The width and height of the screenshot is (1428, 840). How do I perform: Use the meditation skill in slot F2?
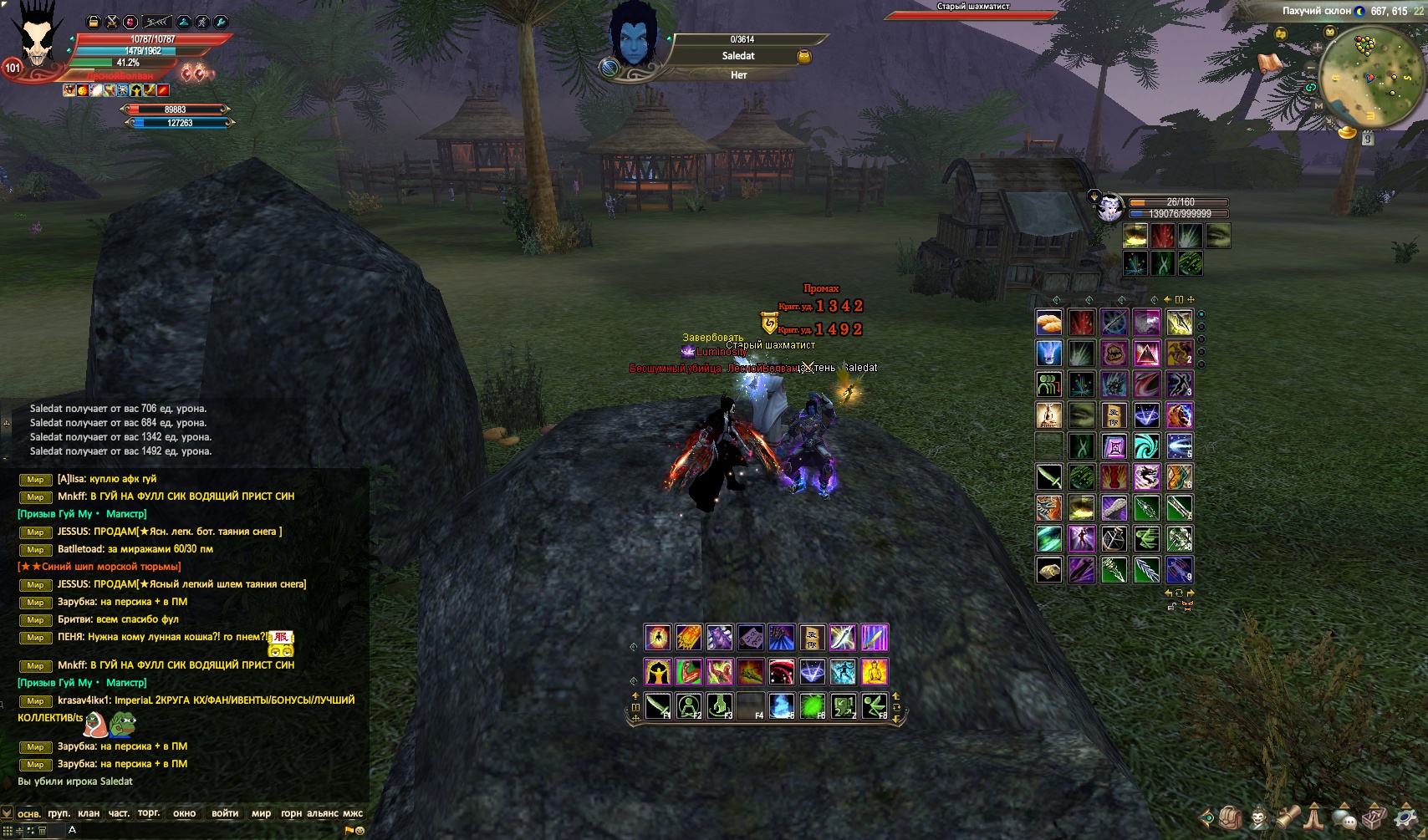click(689, 705)
